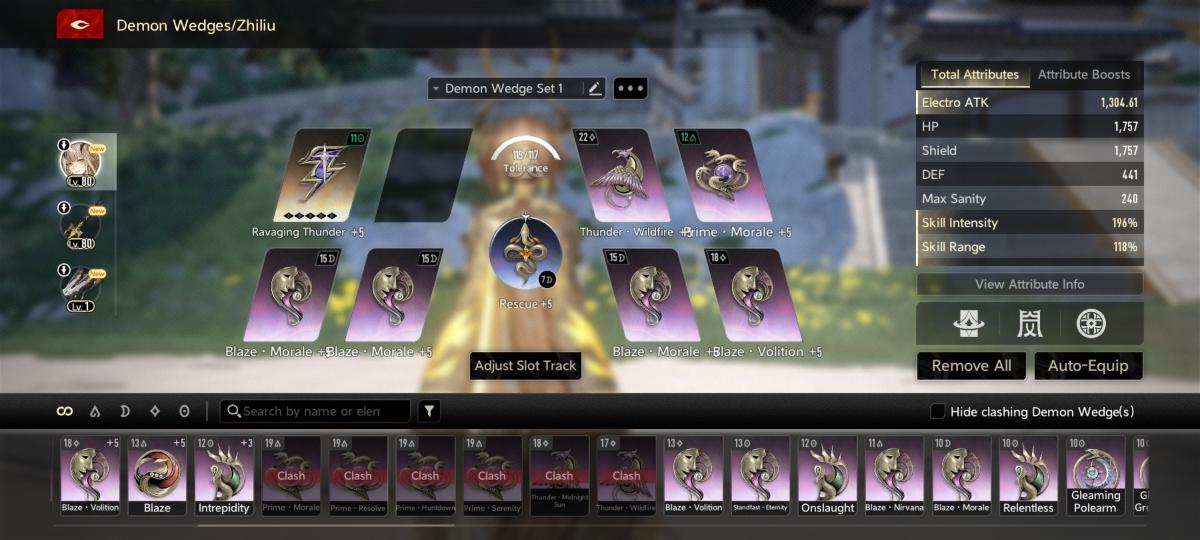The width and height of the screenshot is (1200, 540).
Task: Open the Demon Wedge Set 1 dropdown
Action: pos(505,89)
